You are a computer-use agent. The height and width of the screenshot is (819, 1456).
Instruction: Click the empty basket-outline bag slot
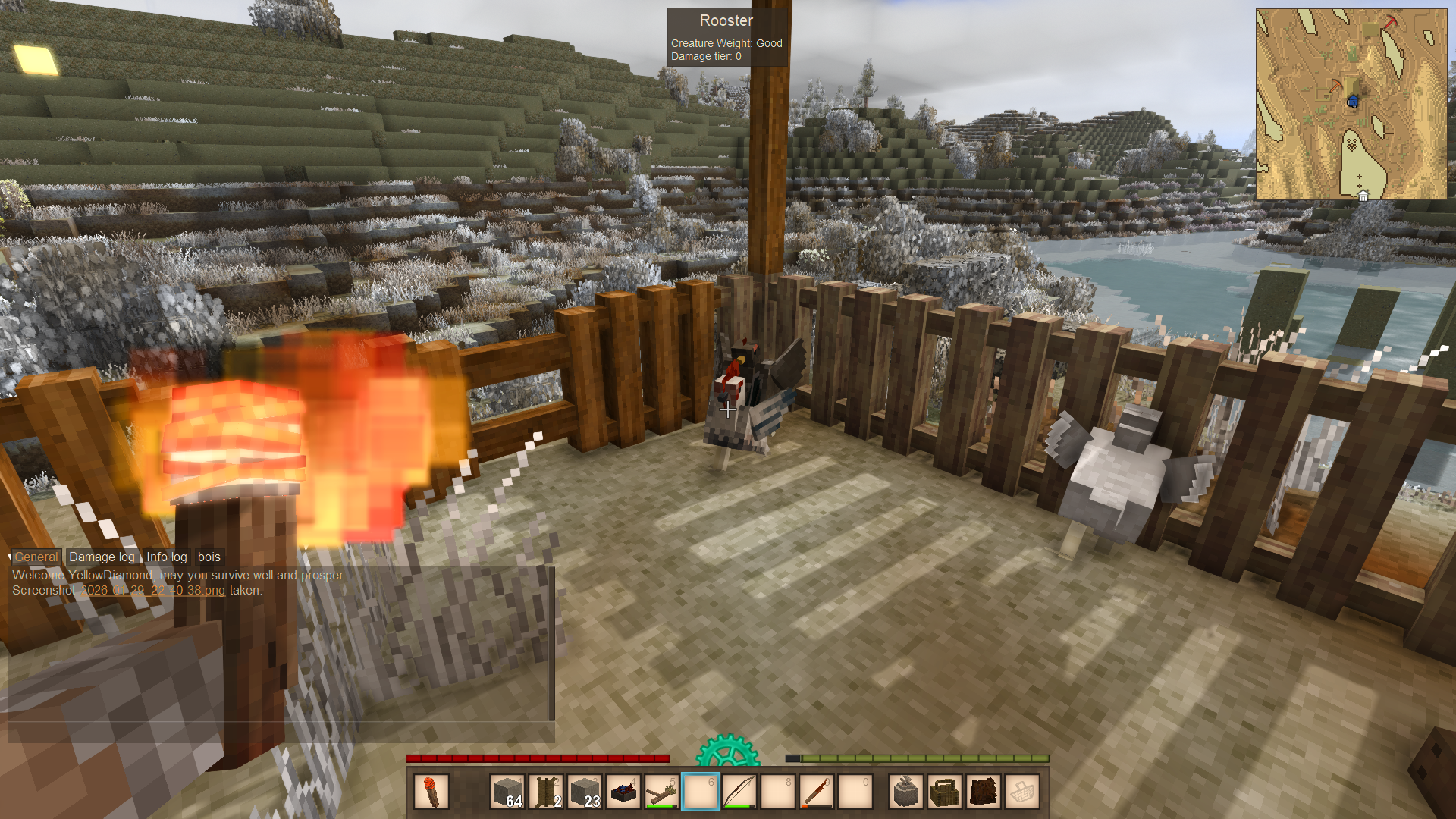(x=1022, y=792)
